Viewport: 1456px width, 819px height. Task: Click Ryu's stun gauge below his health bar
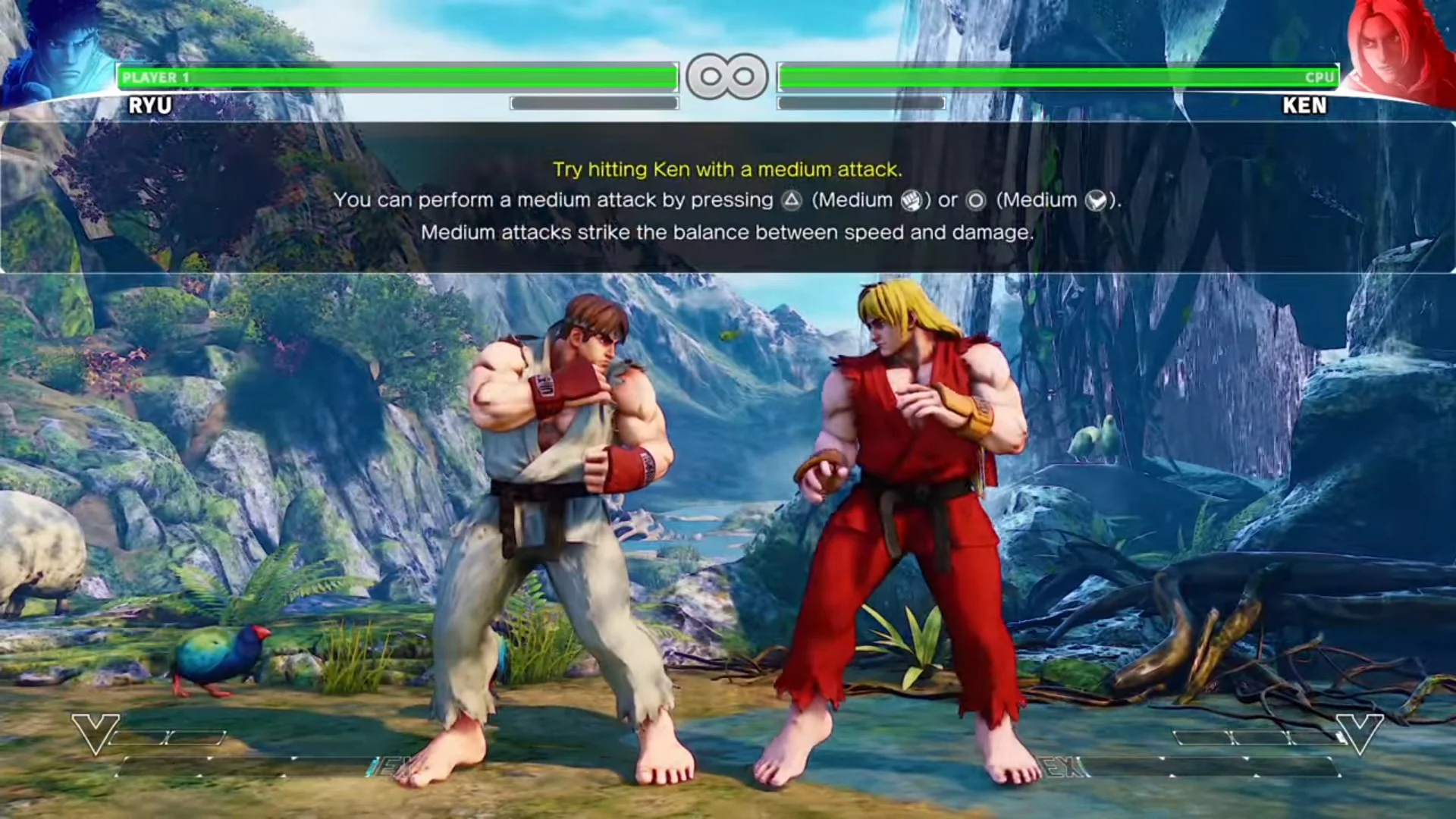[x=593, y=103]
